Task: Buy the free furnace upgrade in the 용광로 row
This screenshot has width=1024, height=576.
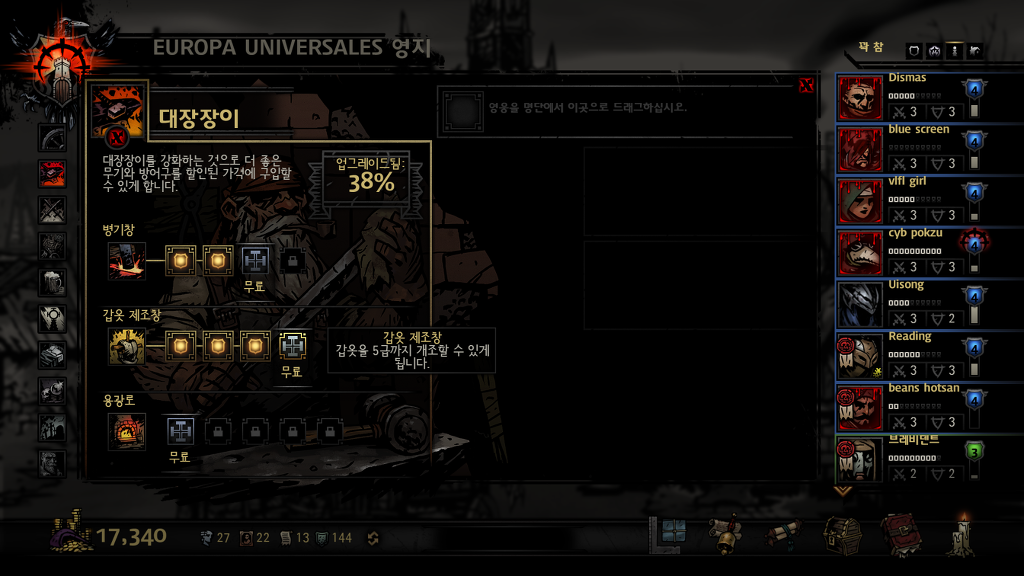Action: tap(180, 431)
